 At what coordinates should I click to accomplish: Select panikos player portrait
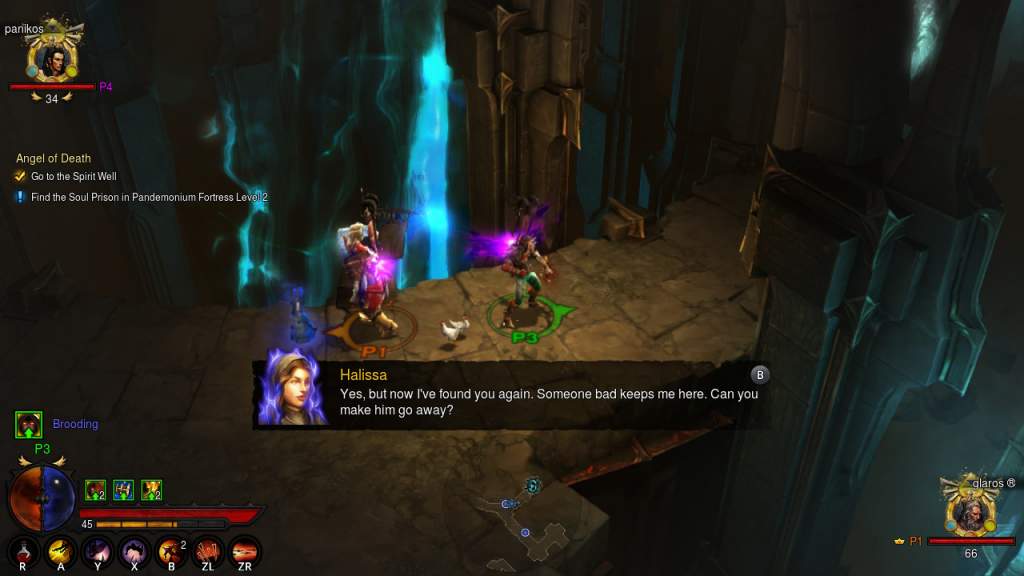(x=50, y=60)
